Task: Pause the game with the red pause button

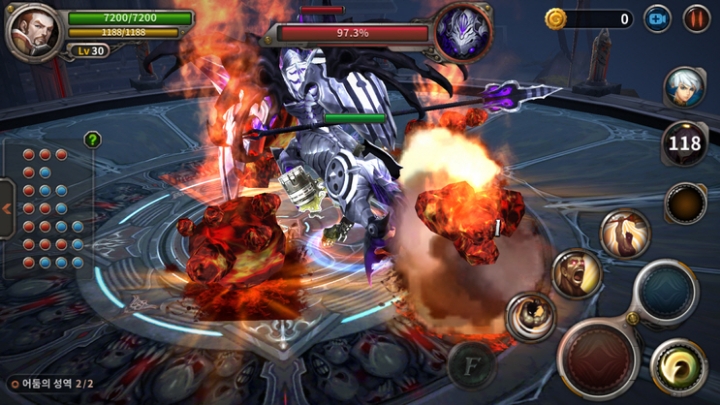Action: [x=696, y=18]
